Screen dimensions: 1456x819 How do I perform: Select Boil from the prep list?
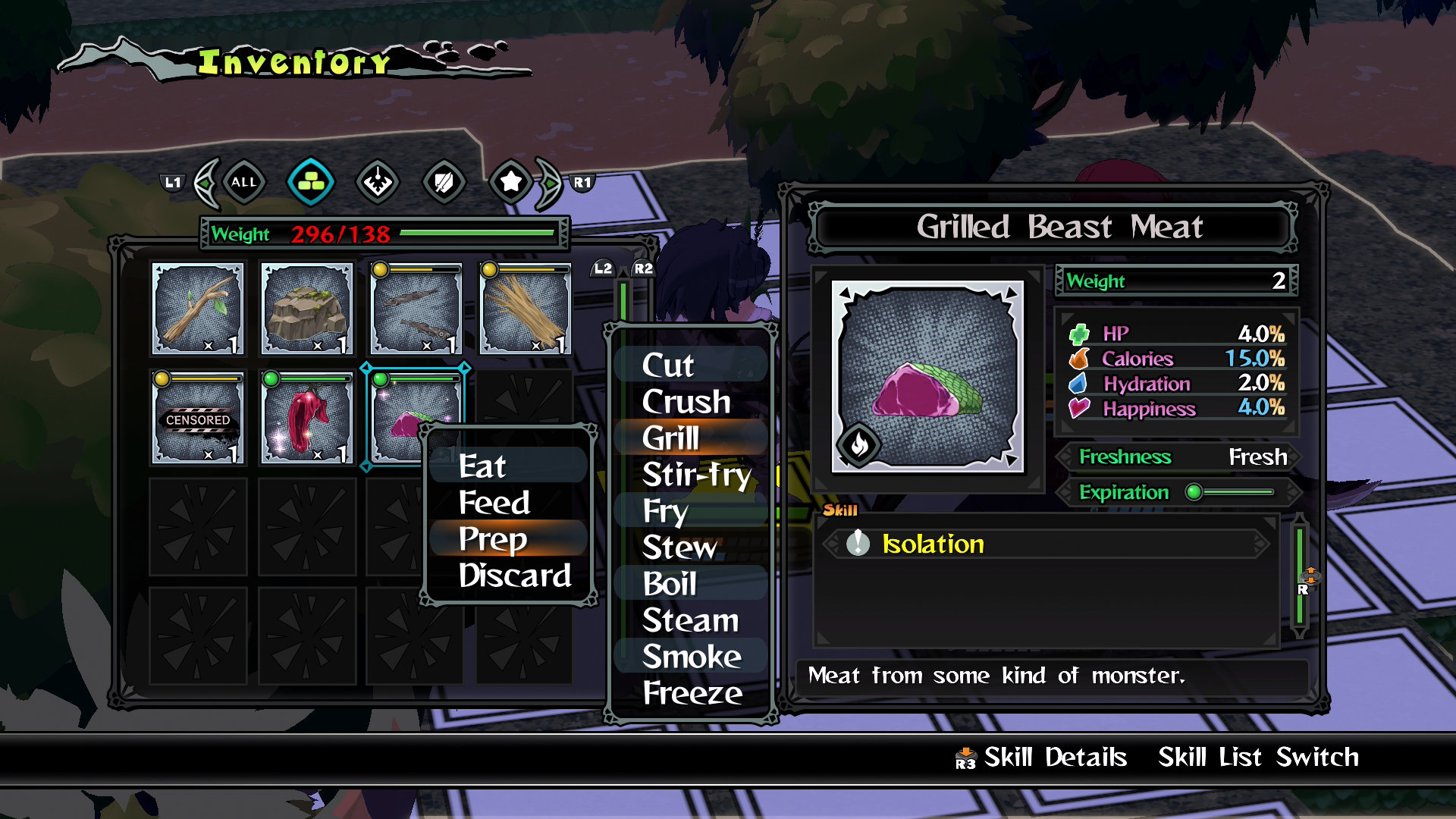(x=670, y=584)
